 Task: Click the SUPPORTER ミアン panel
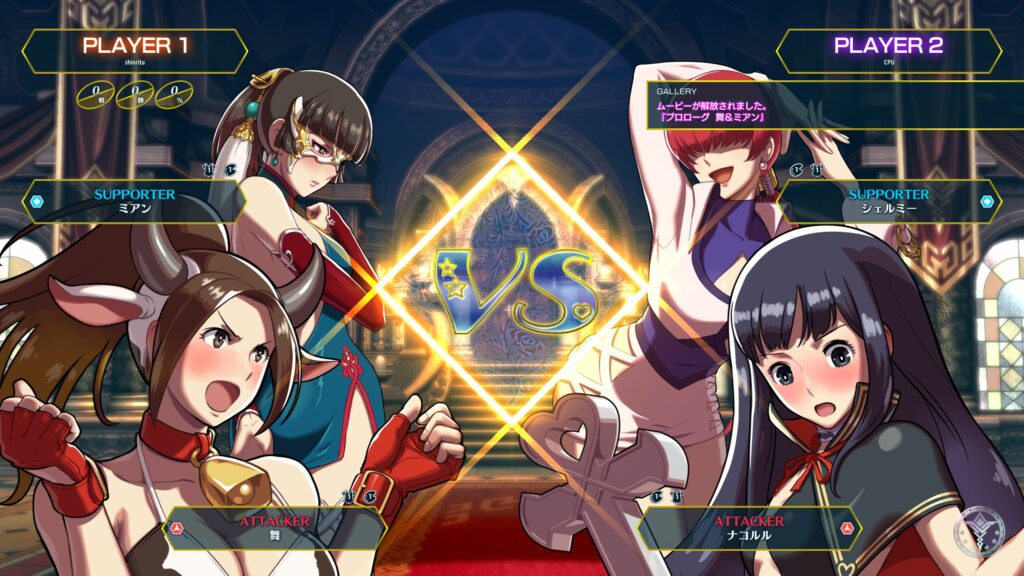click(134, 200)
